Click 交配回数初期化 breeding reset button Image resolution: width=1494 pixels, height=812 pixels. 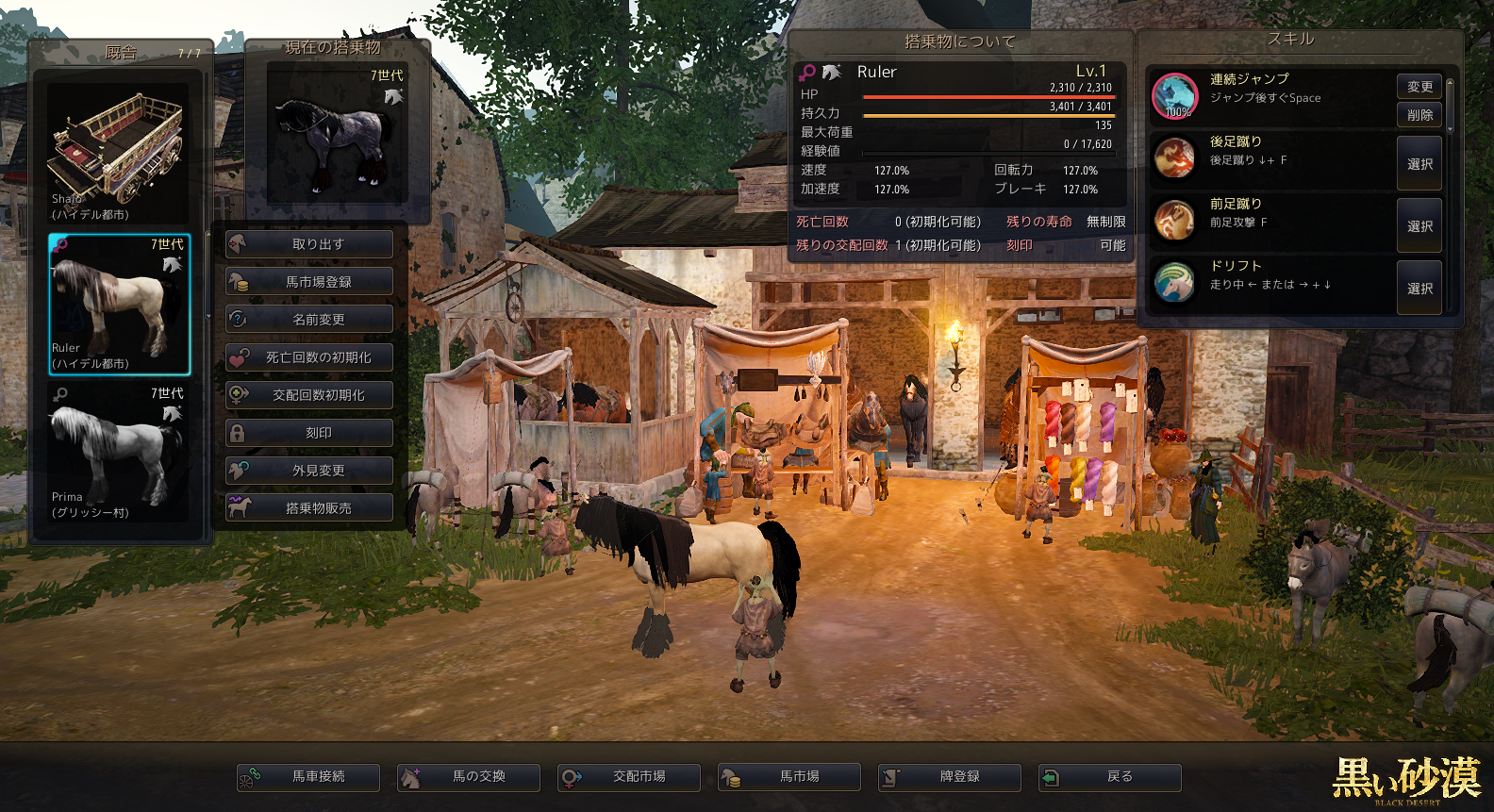(309, 395)
